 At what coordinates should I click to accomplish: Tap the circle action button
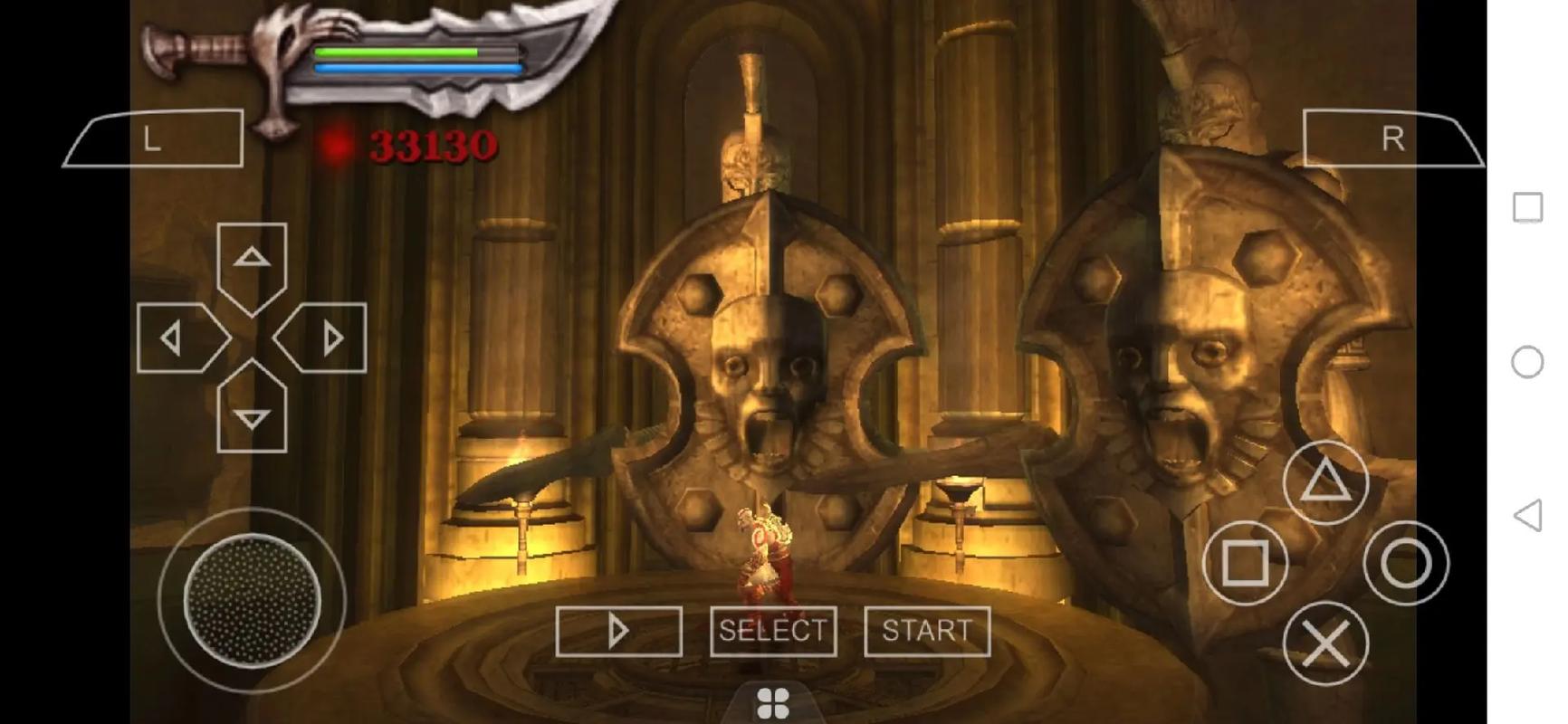1406,563
